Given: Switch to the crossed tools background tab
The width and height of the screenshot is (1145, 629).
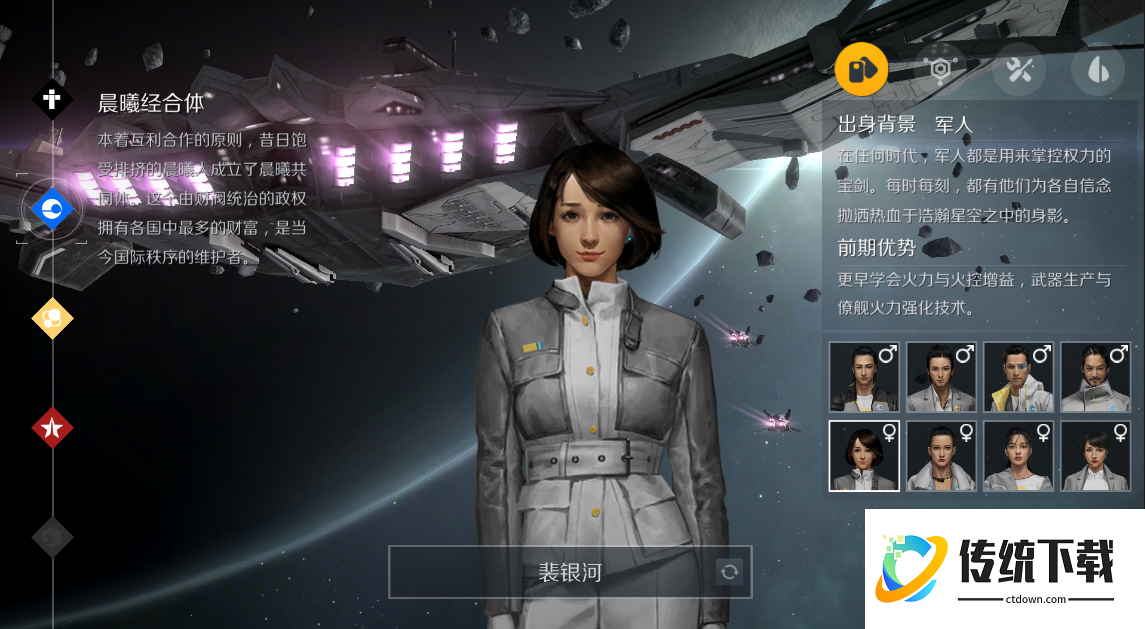Looking at the screenshot, I should click(1019, 69).
